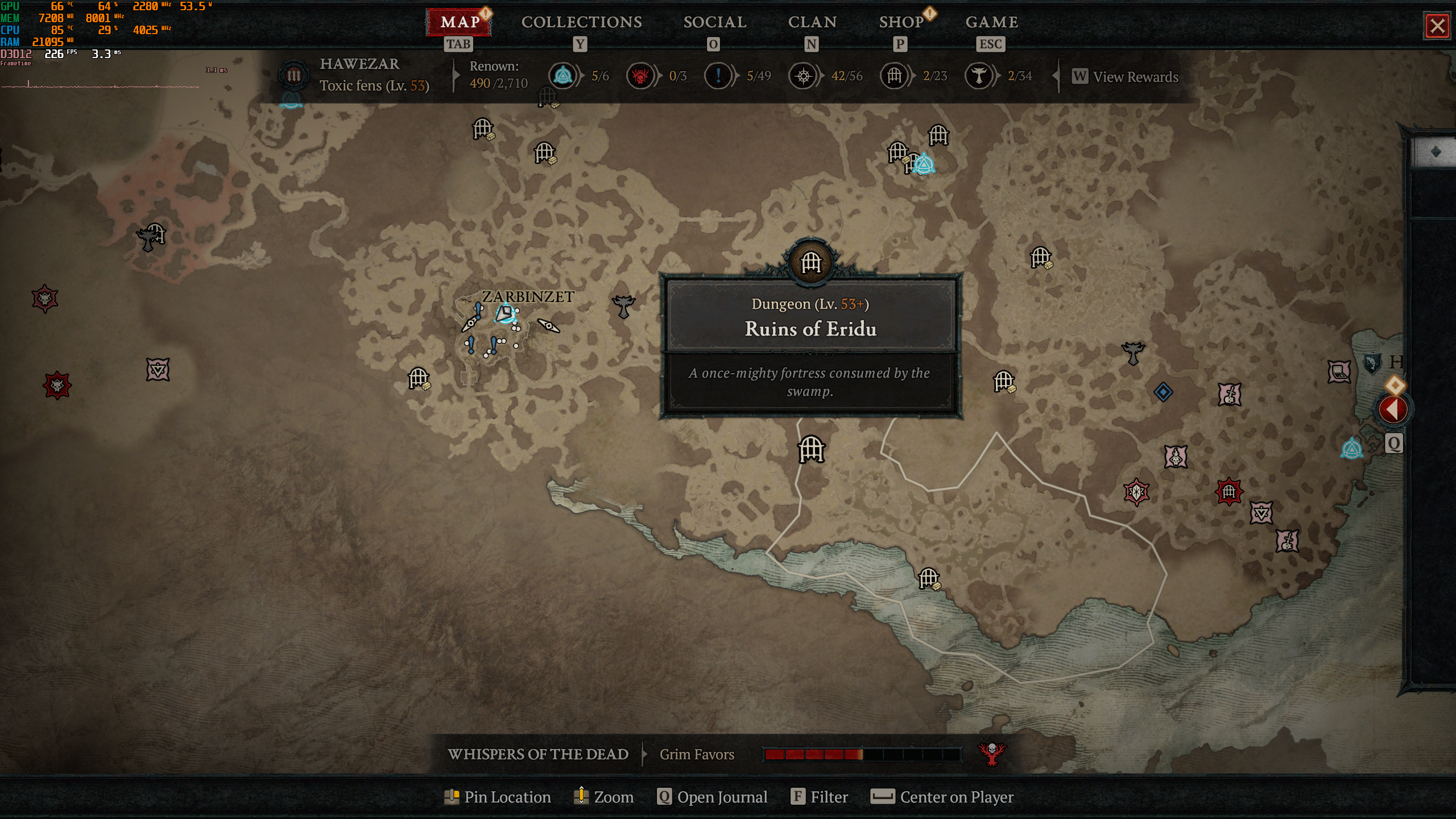Click the Whispers of the Dead tree icon
The height and width of the screenshot is (819, 1456).
[991, 754]
